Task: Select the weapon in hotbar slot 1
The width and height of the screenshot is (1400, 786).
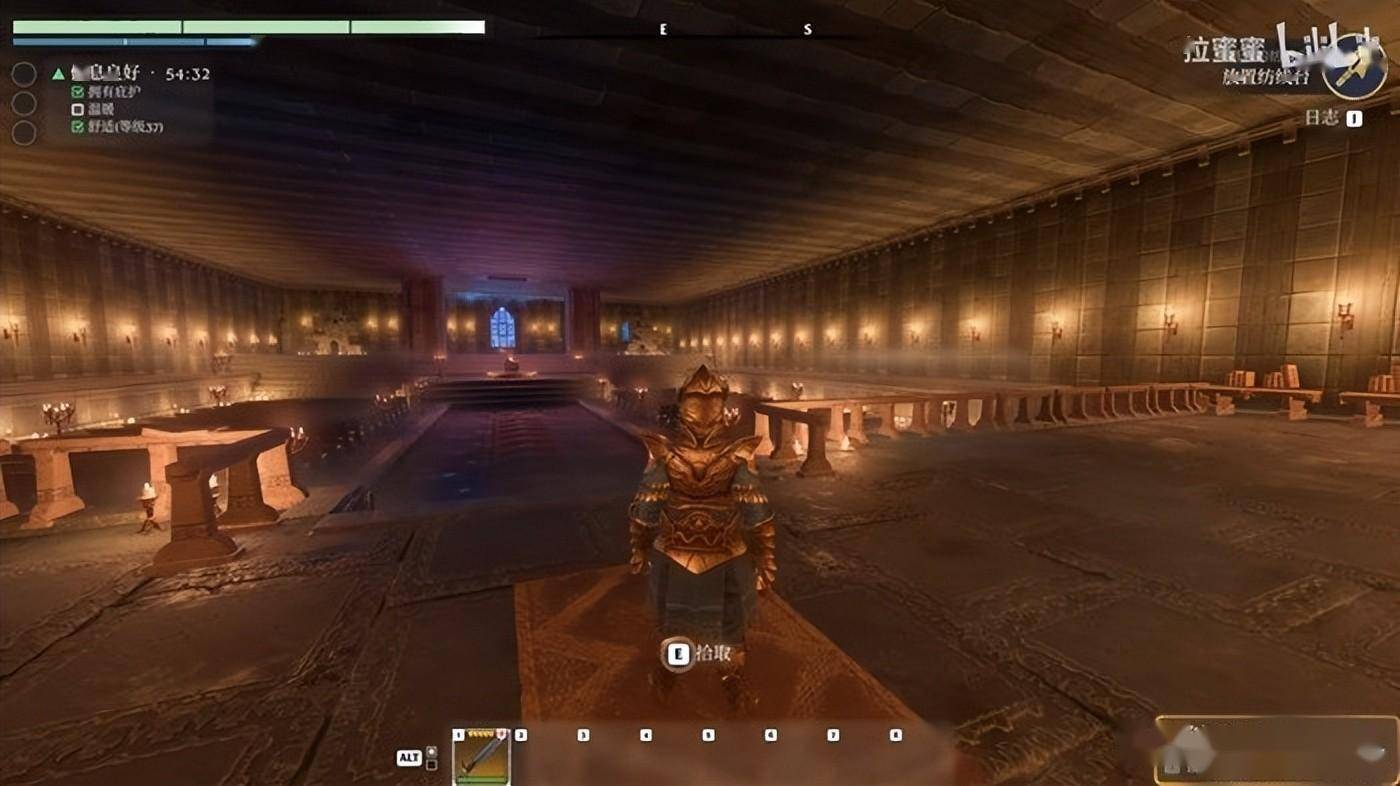Action: pyautogui.click(x=482, y=757)
